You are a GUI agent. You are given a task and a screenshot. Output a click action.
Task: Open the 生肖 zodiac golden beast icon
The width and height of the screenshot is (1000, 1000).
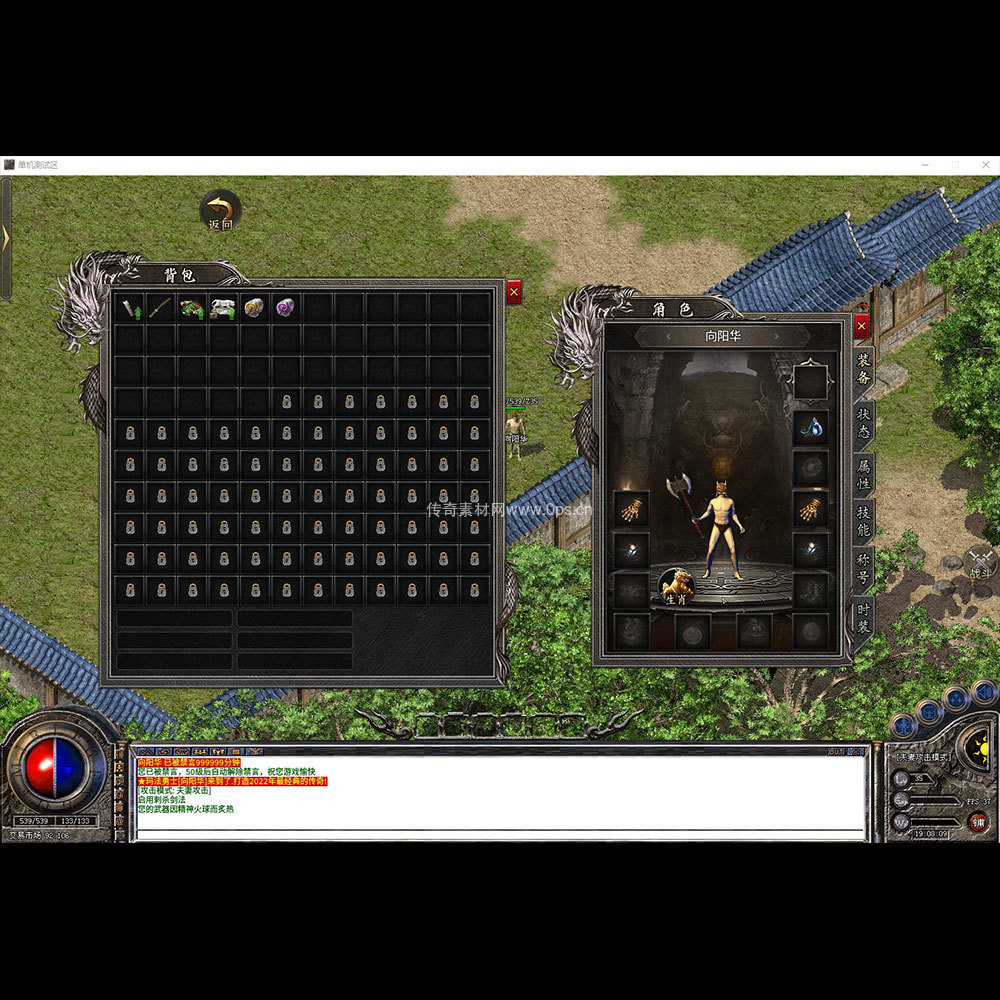[675, 584]
